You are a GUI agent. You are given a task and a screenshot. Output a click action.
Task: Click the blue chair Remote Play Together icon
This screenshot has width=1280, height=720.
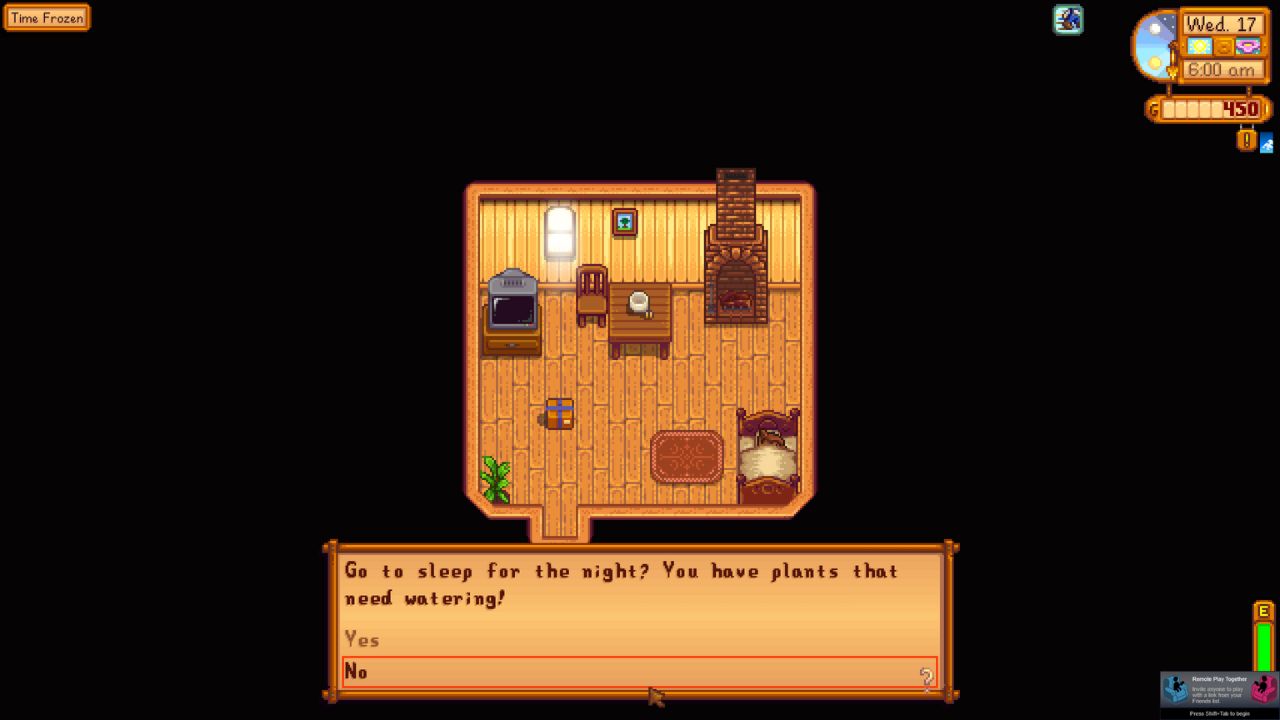click(1178, 689)
